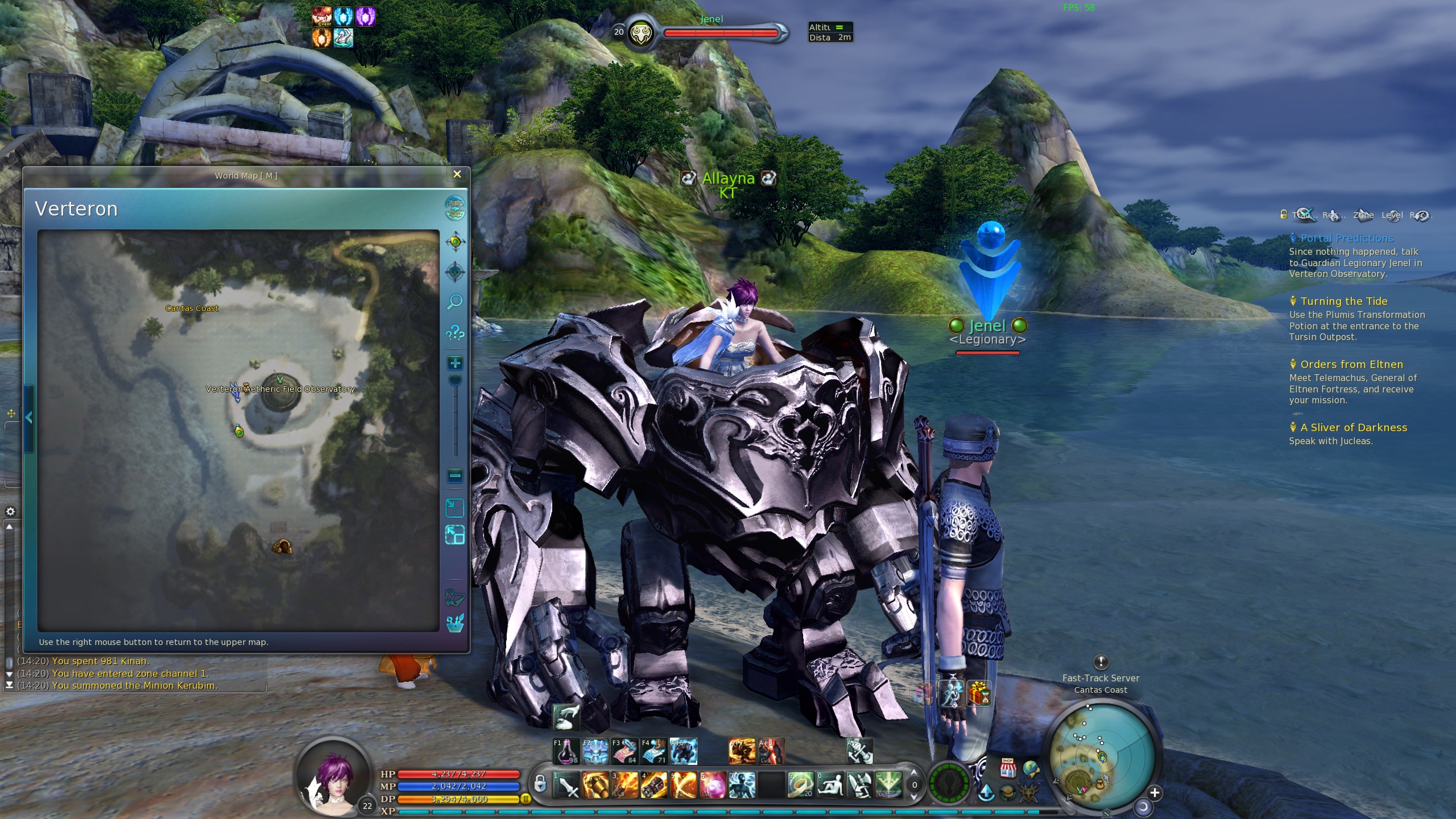Zoom out the world map with minus button

pyautogui.click(x=455, y=475)
